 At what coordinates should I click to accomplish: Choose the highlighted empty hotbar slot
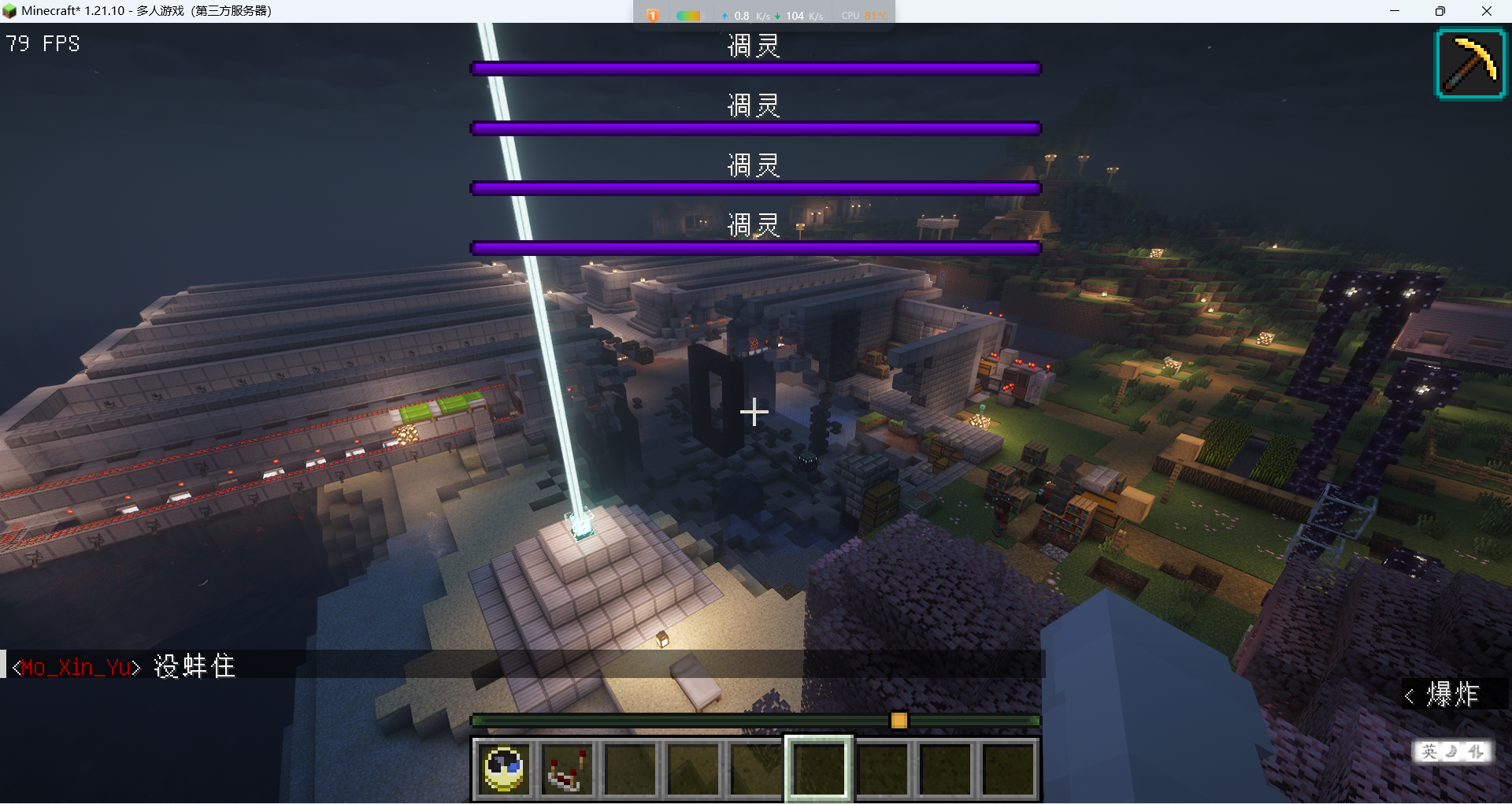click(x=819, y=769)
